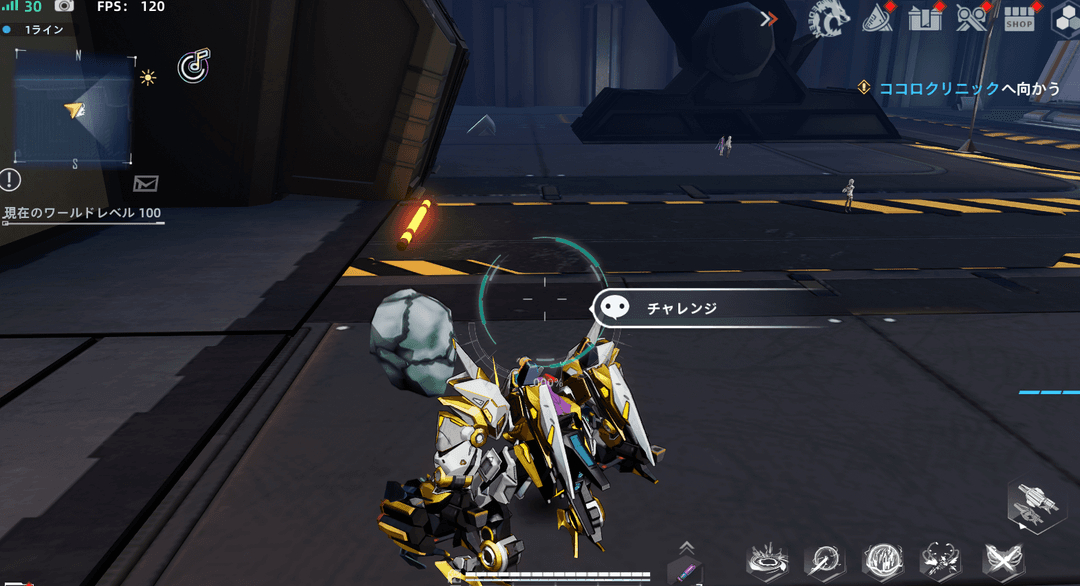Open the exclamation mark notice icon
This screenshot has width=1080, height=586.
[10, 180]
